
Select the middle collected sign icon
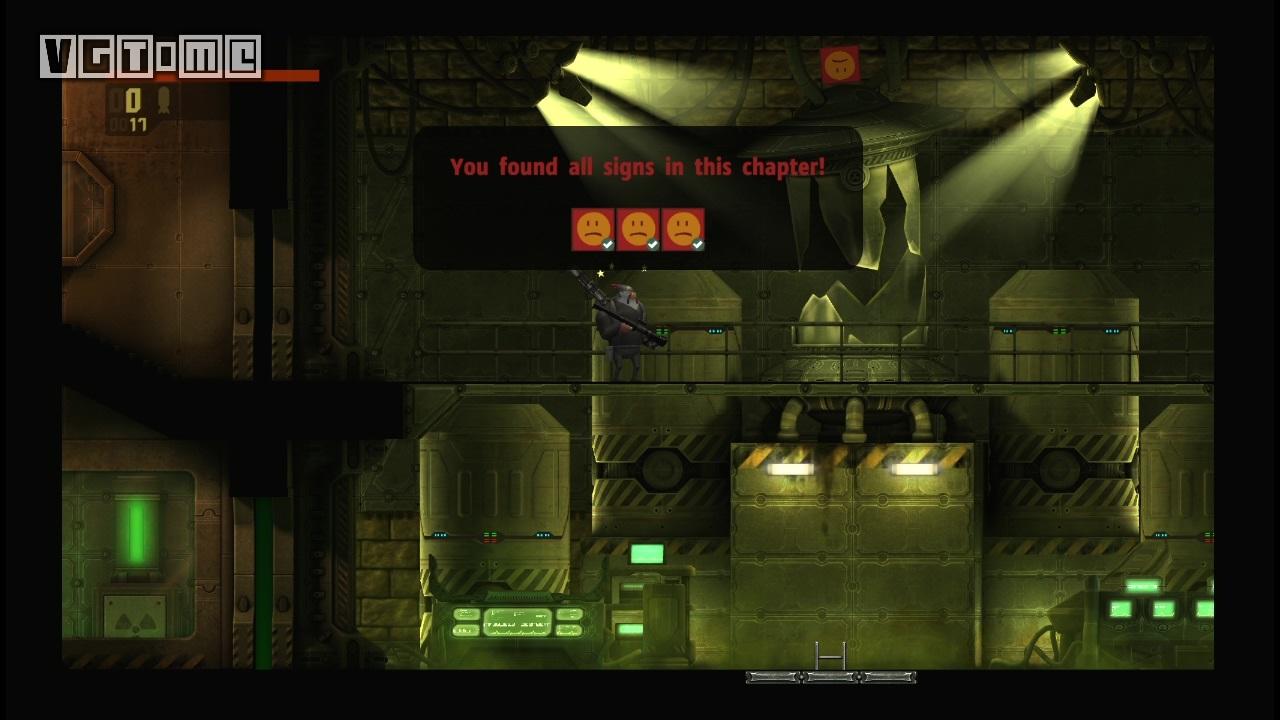tap(638, 229)
